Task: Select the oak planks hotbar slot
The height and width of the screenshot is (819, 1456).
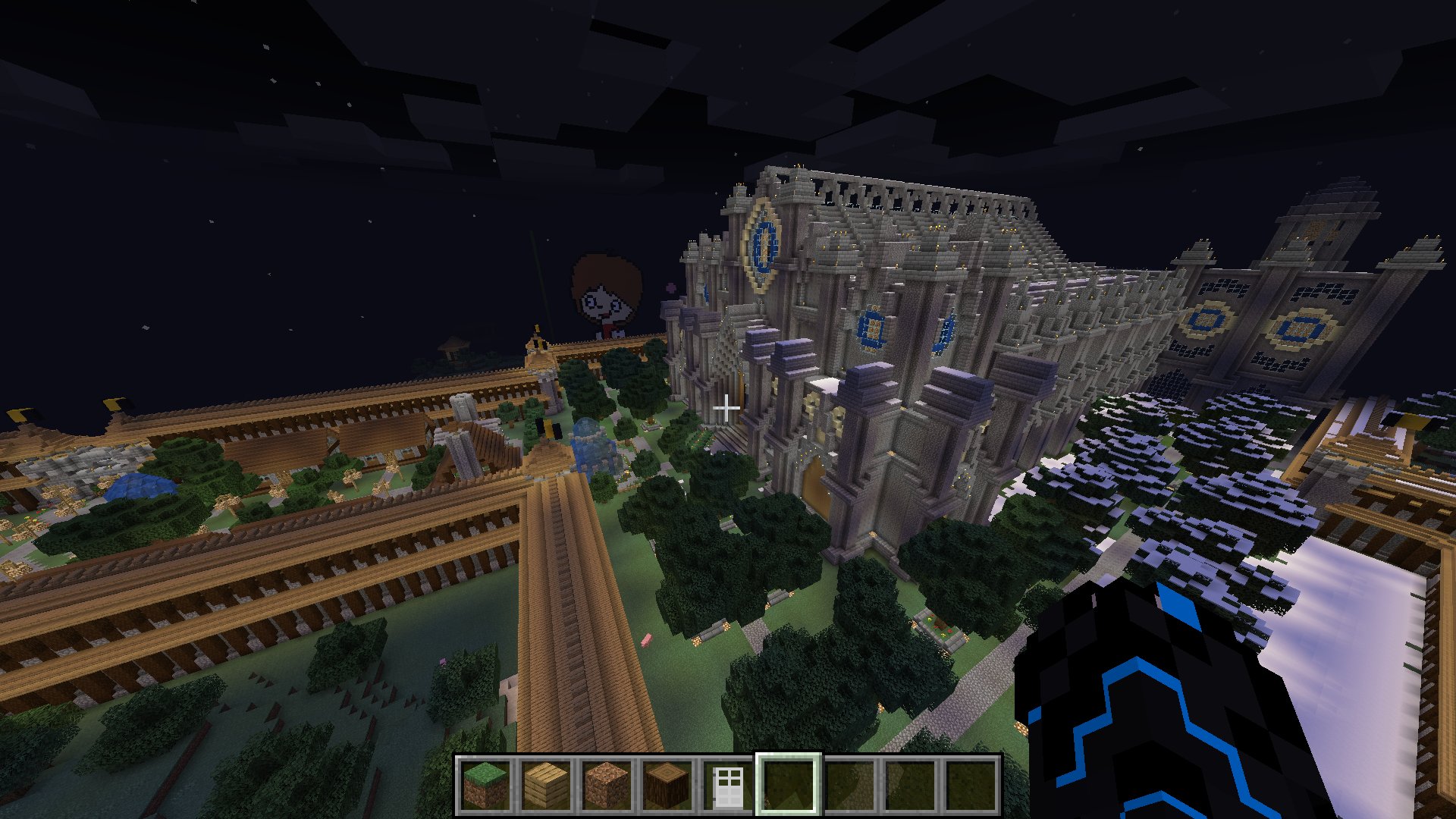Action: click(545, 786)
